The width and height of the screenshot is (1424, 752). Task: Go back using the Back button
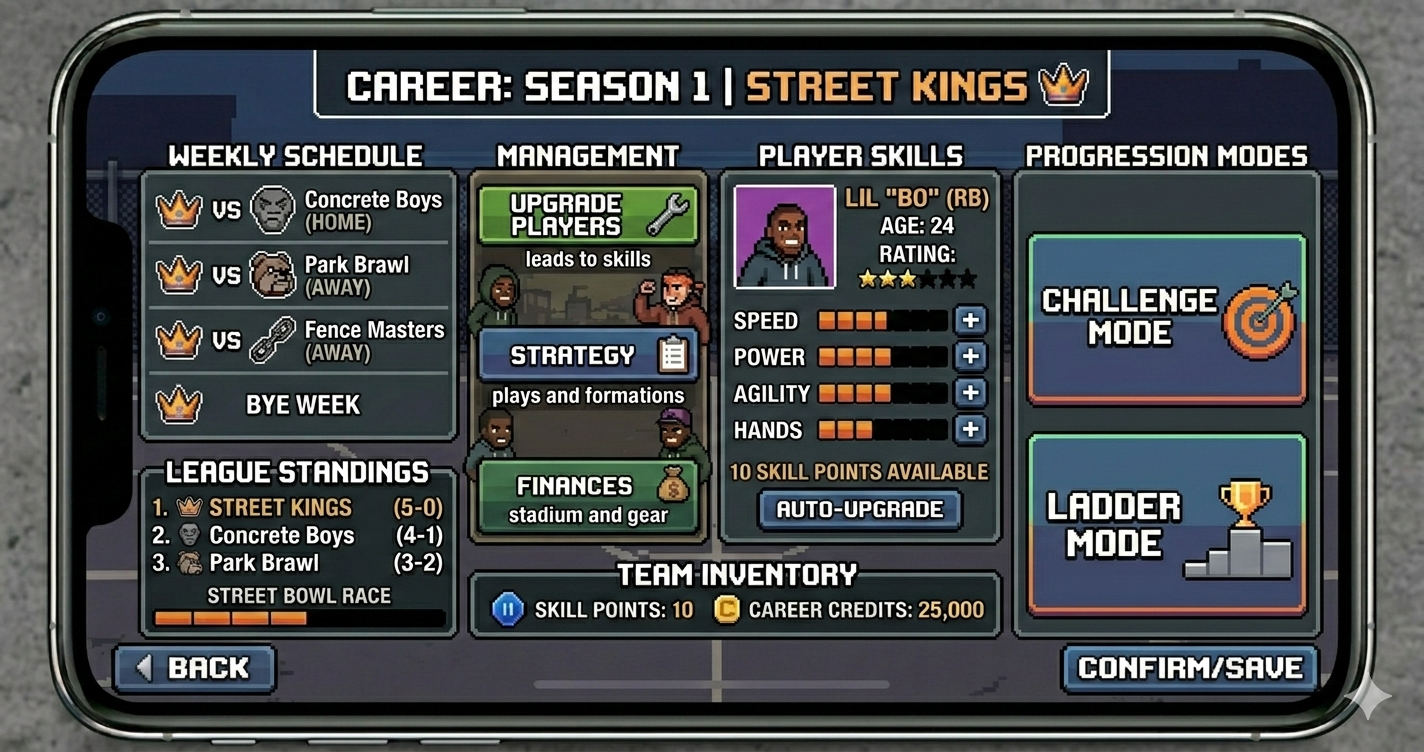(193, 667)
